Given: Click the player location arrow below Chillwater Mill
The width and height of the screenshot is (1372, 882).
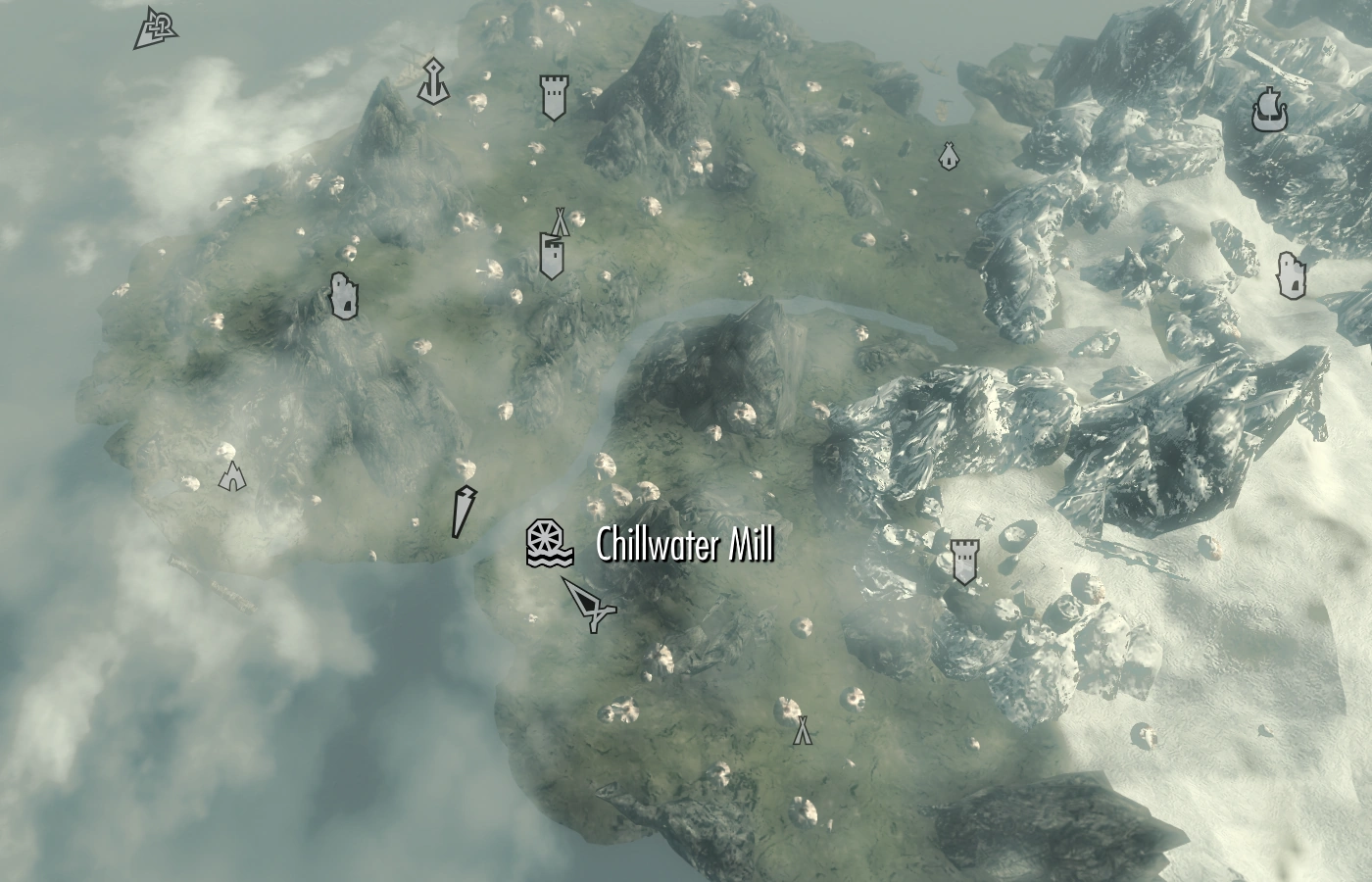Looking at the screenshot, I should [586, 606].
